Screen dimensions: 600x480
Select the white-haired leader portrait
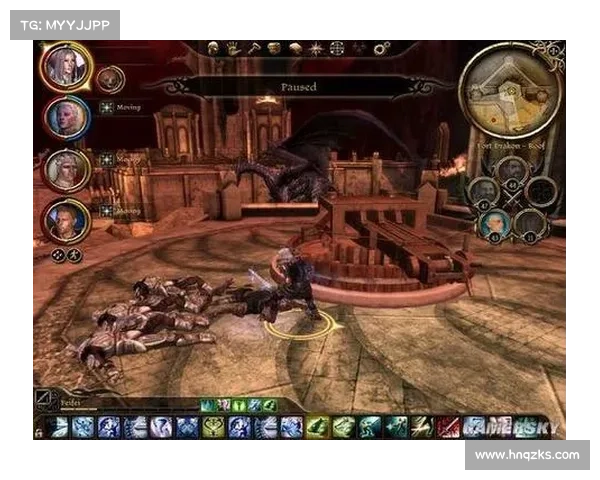(67, 67)
